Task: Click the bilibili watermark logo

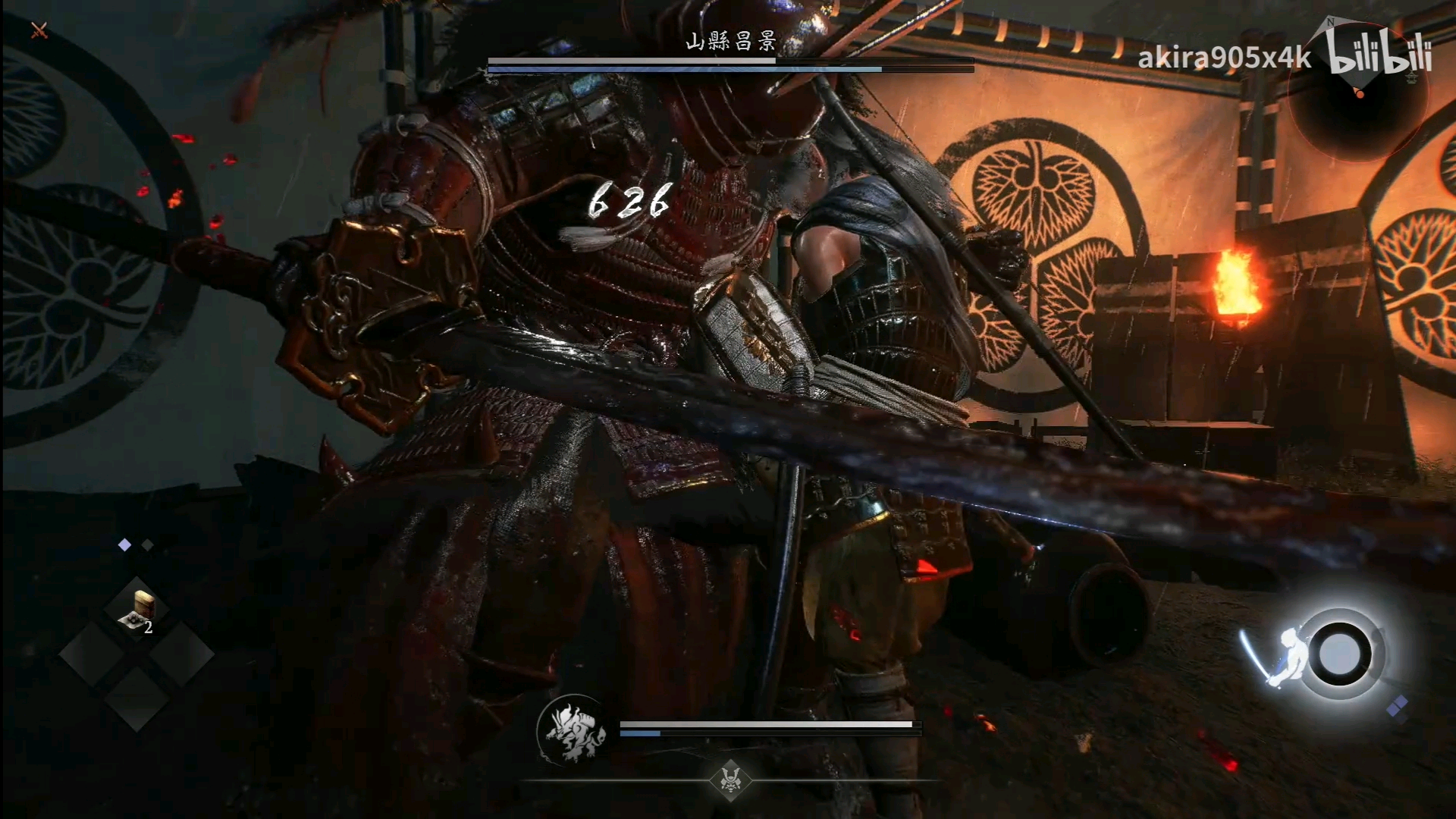Action: (x=1380, y=55)
